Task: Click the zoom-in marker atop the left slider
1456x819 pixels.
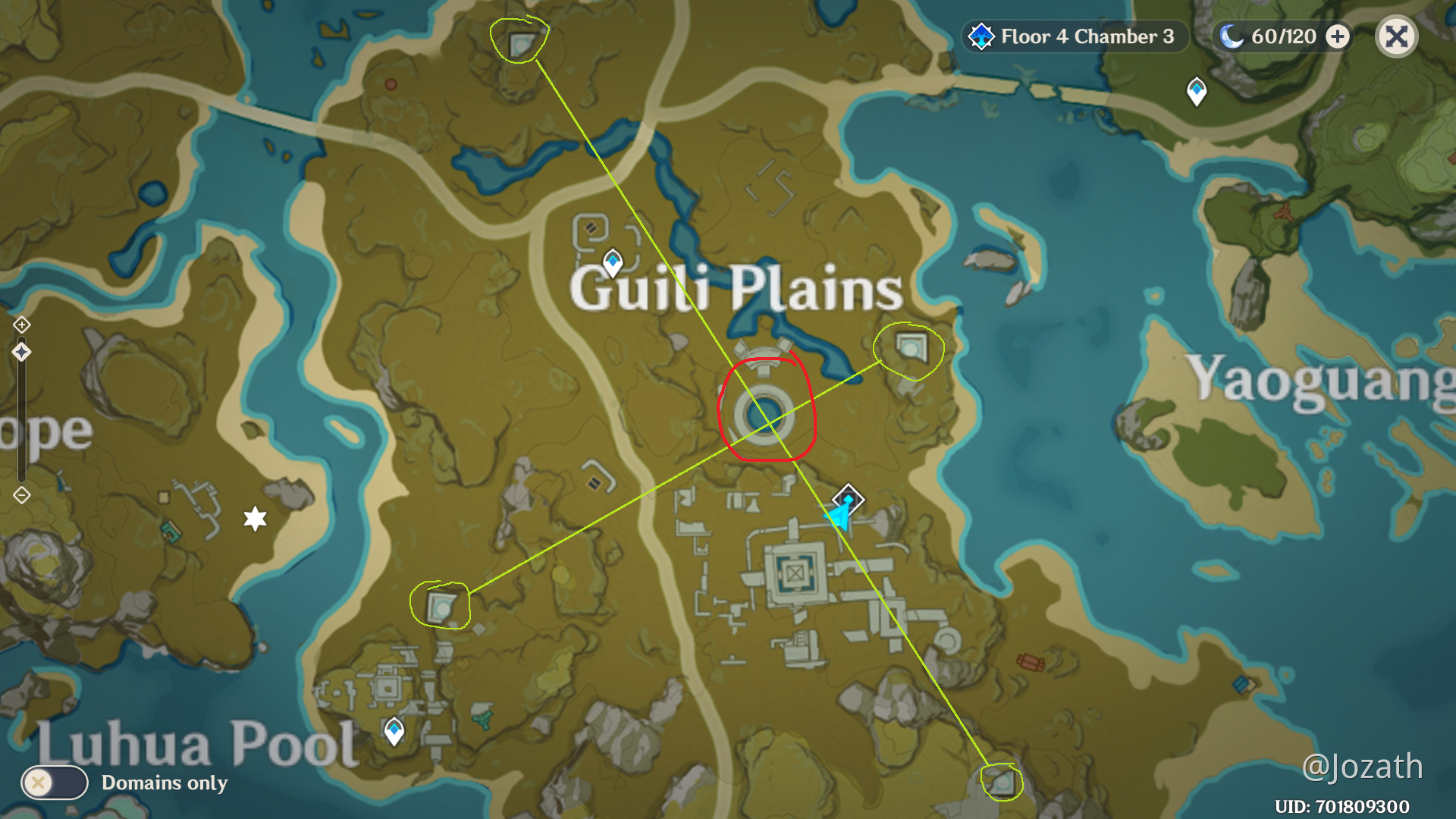Action: pyautogui.click(x=23, y=326)
